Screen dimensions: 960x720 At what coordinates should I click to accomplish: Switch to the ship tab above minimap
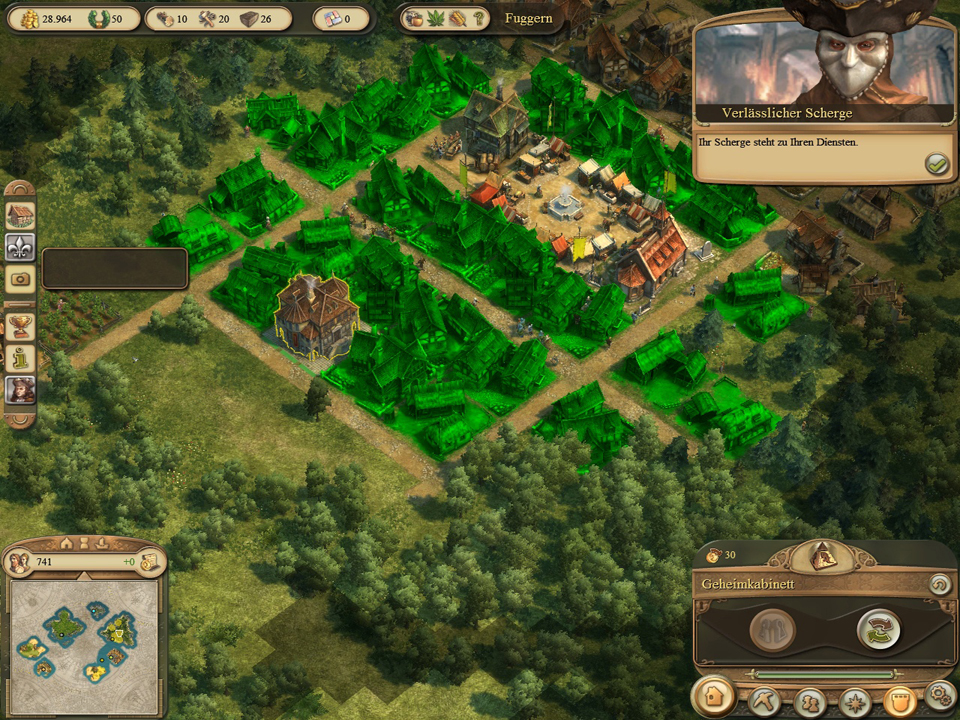point(100,543)
